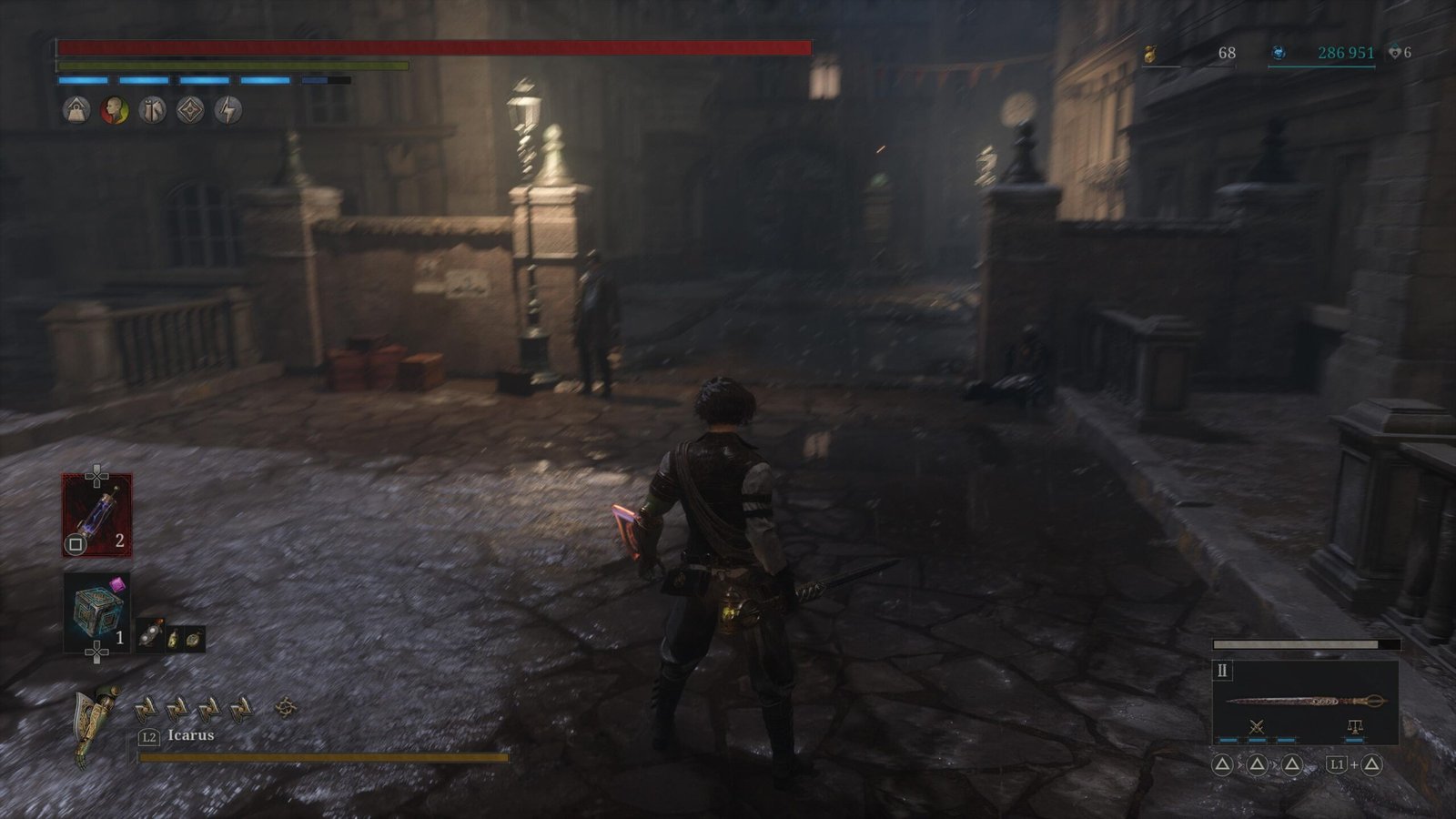The width and height of the screenshot is (1456, 819).
Task: Select the Pulse Cell healing item slot
Action: click(x=96, y=515)
